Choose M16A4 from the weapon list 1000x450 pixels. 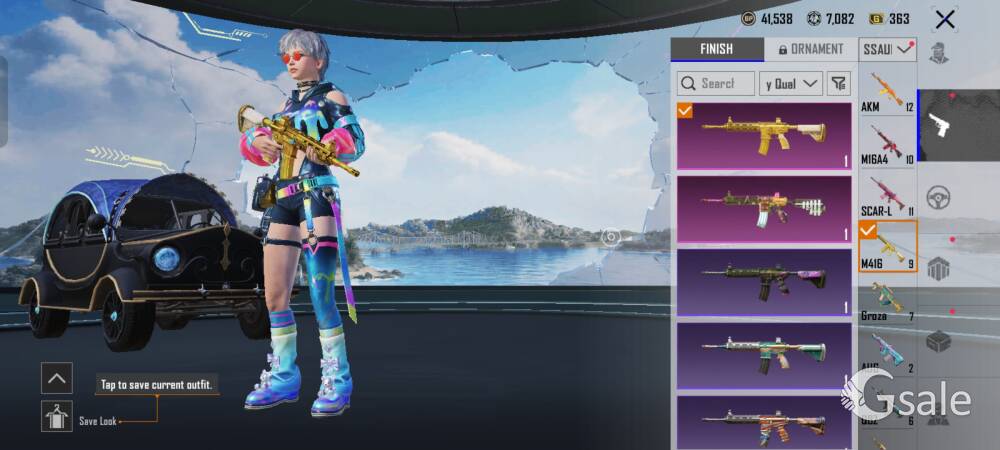point(888,144)
